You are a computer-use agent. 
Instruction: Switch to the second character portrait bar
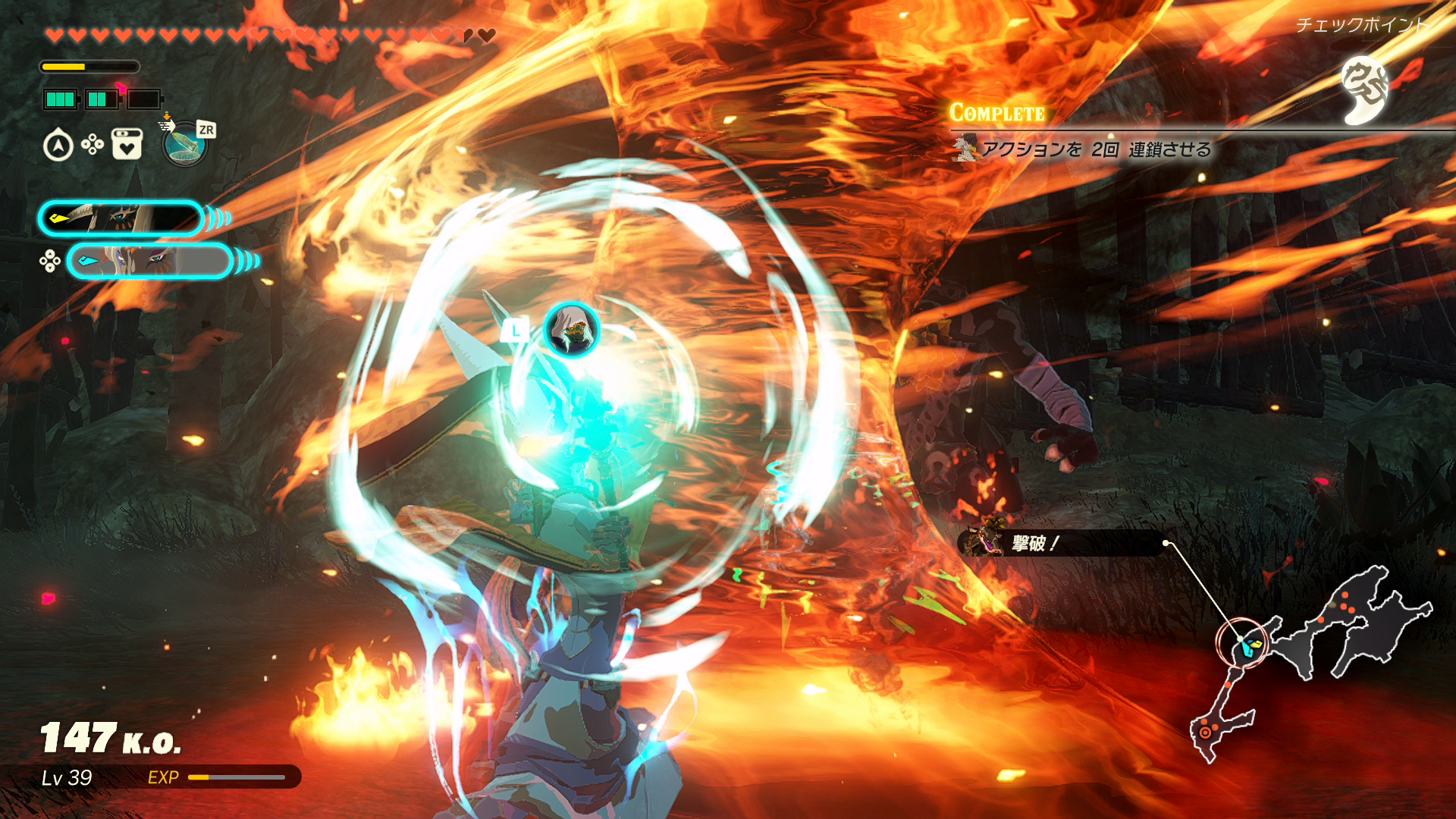(x=149, y=262)
